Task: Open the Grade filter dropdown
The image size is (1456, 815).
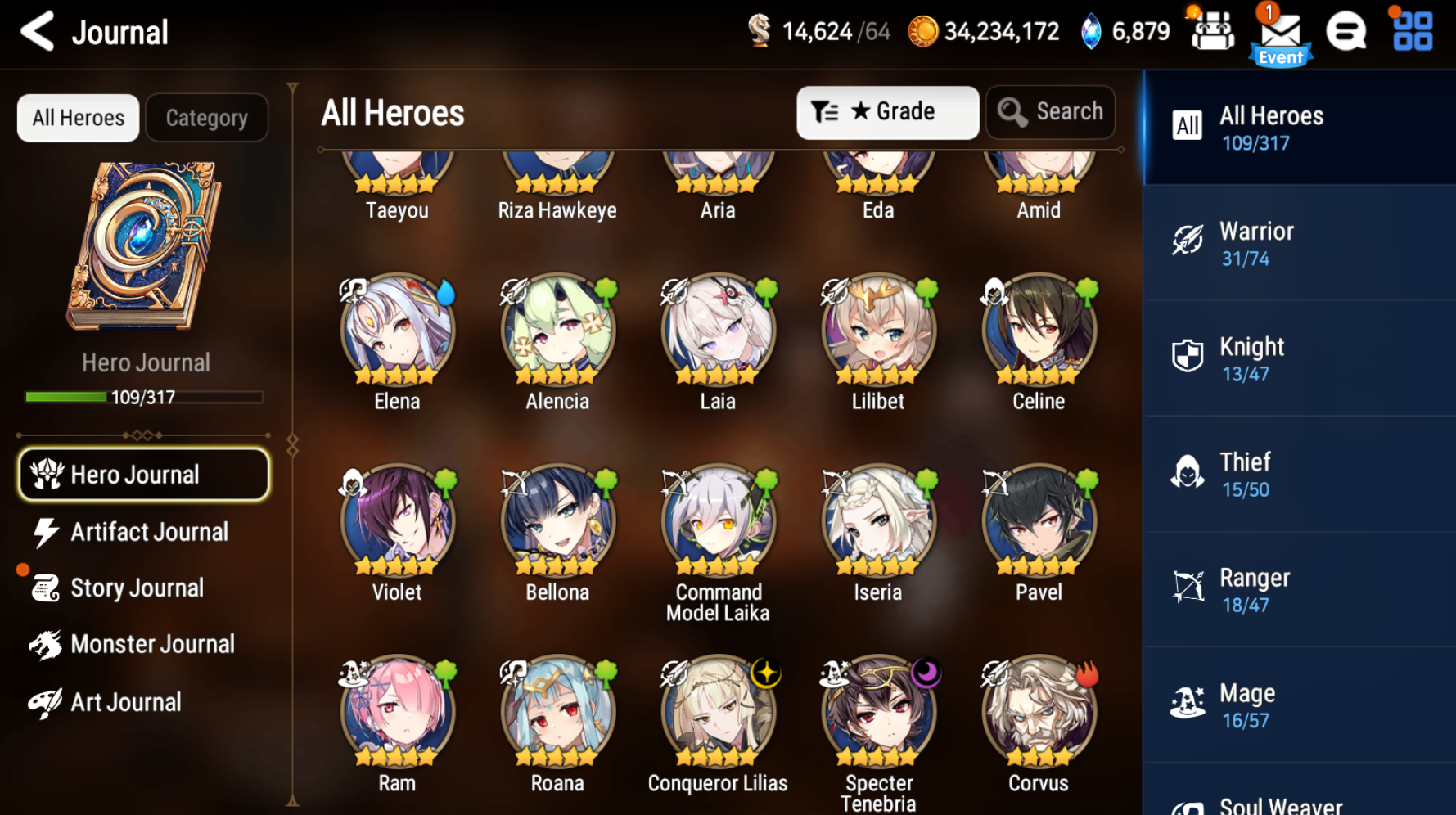Action: (x=887, y=112)
